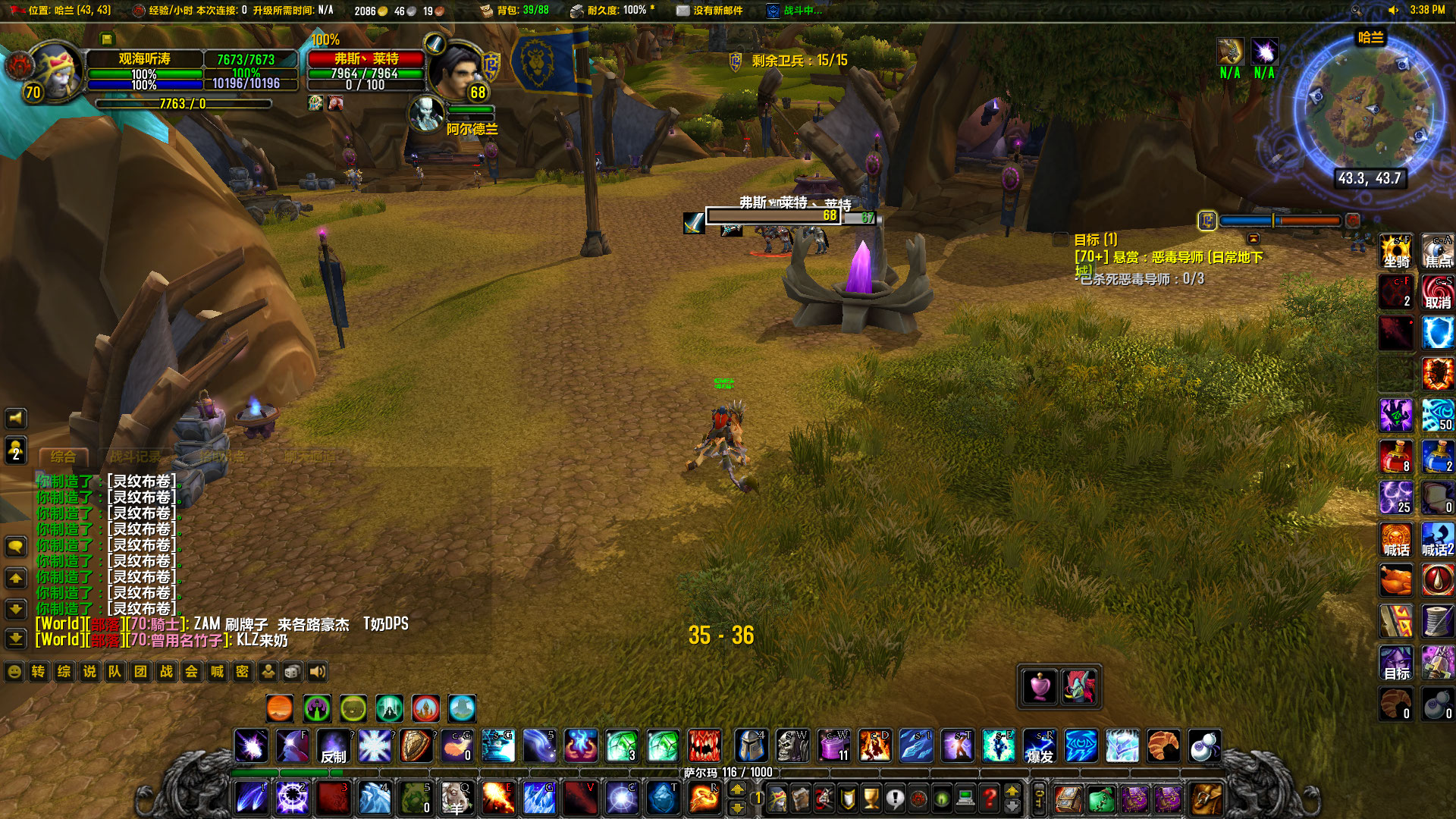Cast the 羊 polymorph ability icon
The height and width of the screenshot is (819, 1456).
coord(456,798)
